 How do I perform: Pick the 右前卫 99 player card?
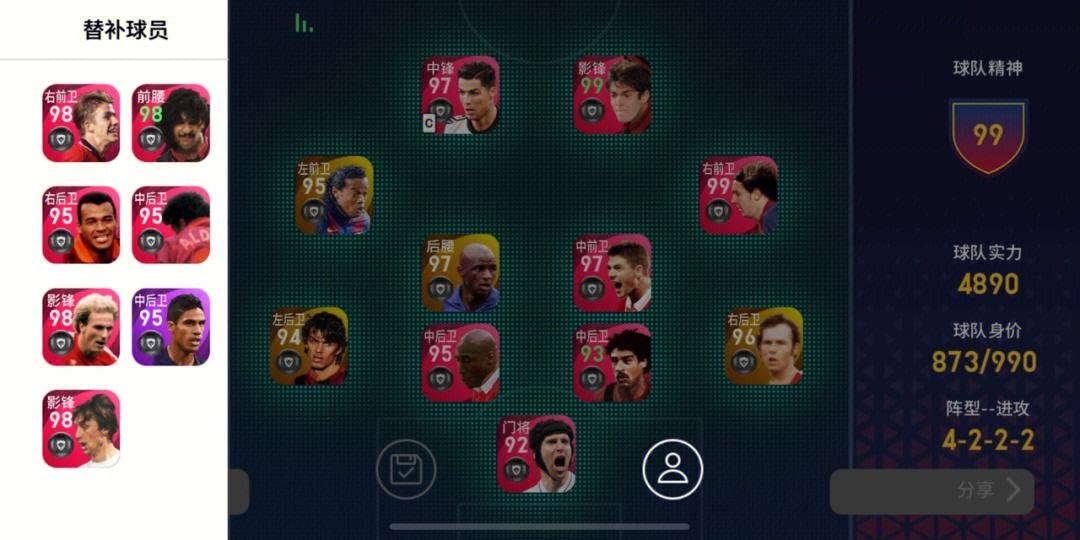tap(739, 195)
